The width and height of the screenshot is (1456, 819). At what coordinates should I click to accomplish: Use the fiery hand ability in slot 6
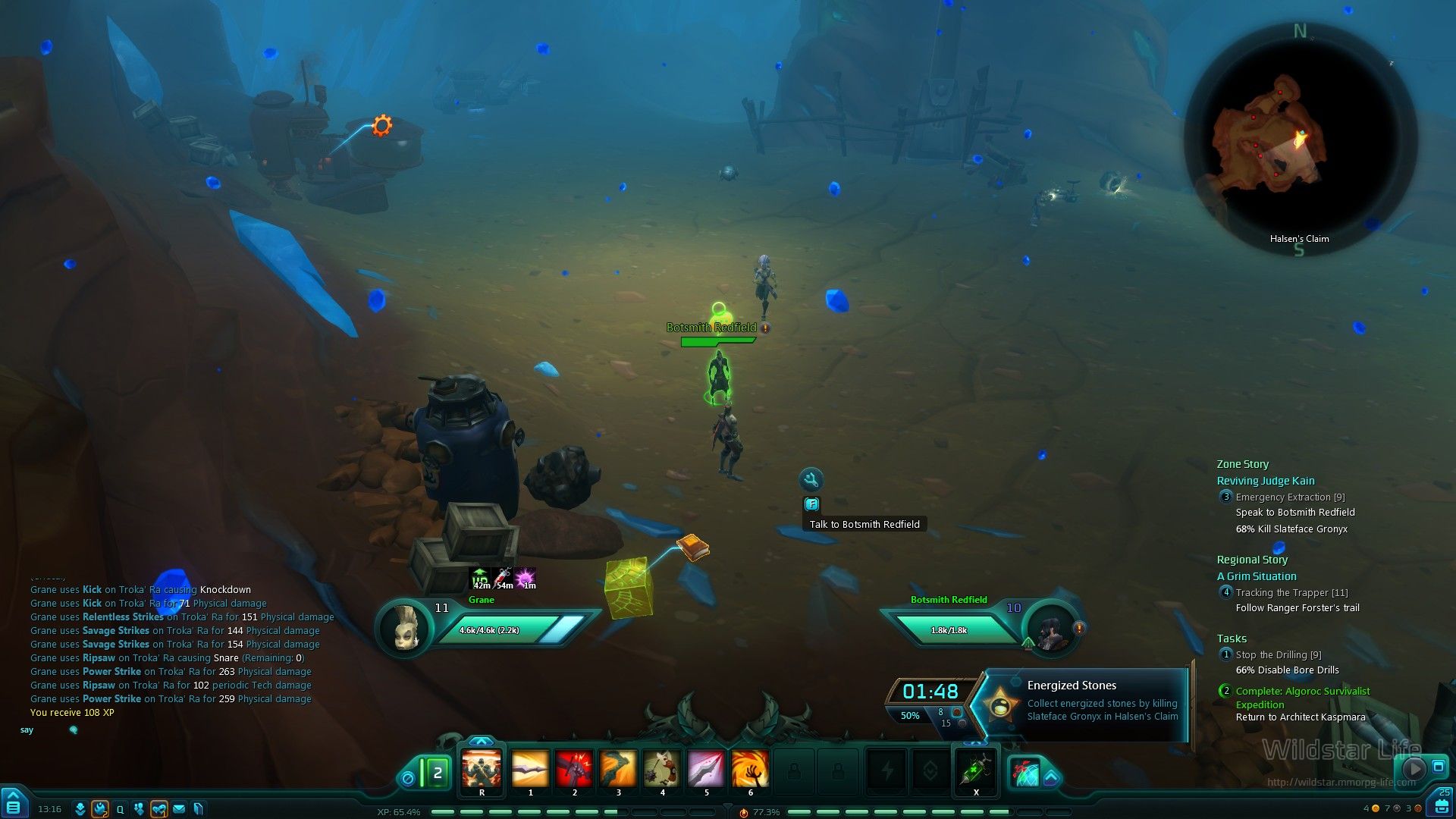click(x=750, y=770)
